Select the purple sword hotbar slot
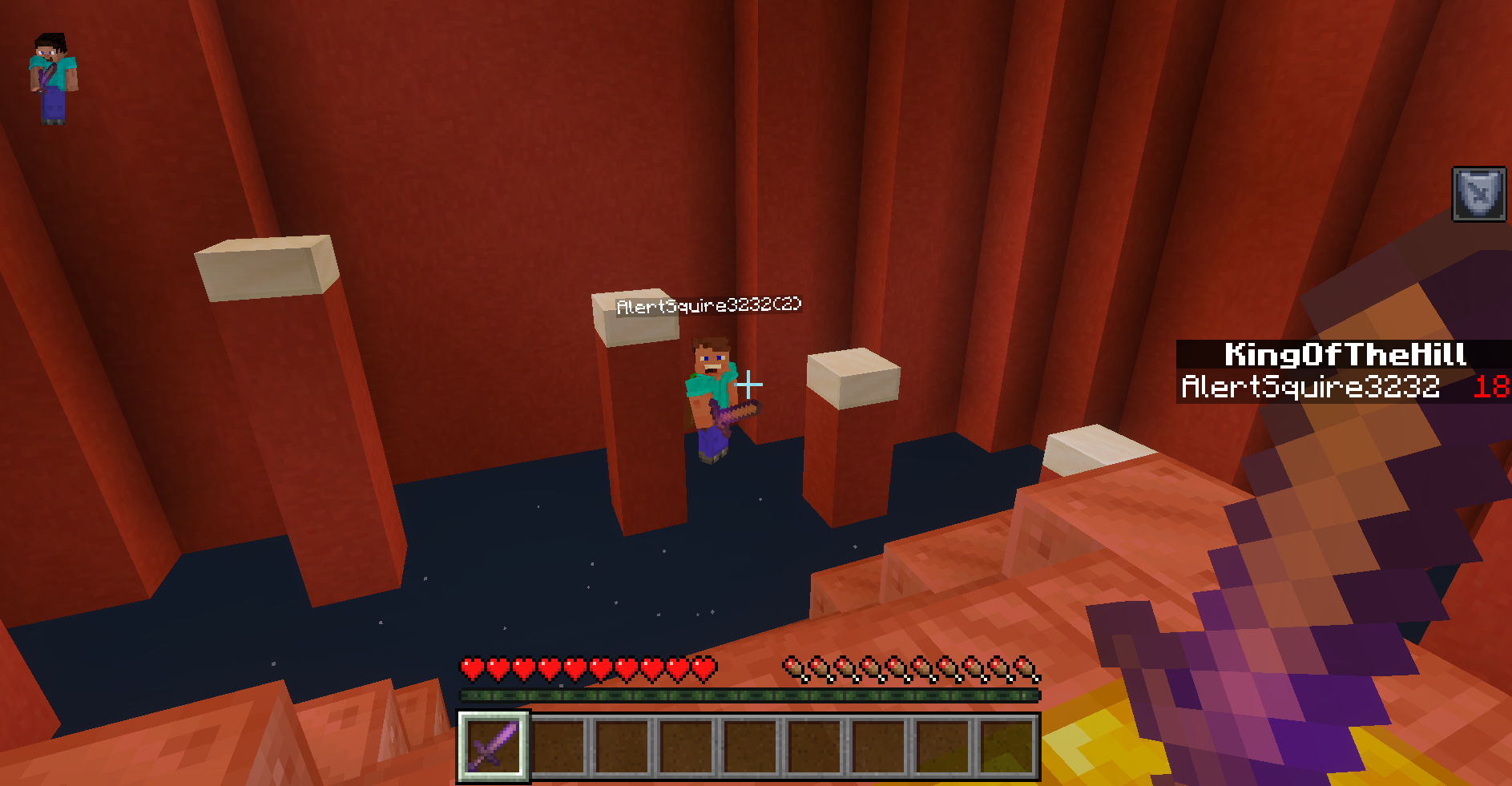 coord(493,746)
